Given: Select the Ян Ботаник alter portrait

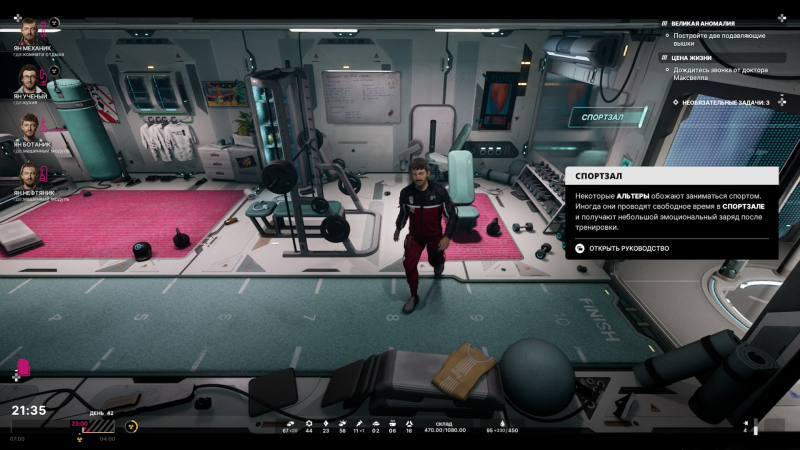Looking at the screenshot, I should (x=30, y=128).
